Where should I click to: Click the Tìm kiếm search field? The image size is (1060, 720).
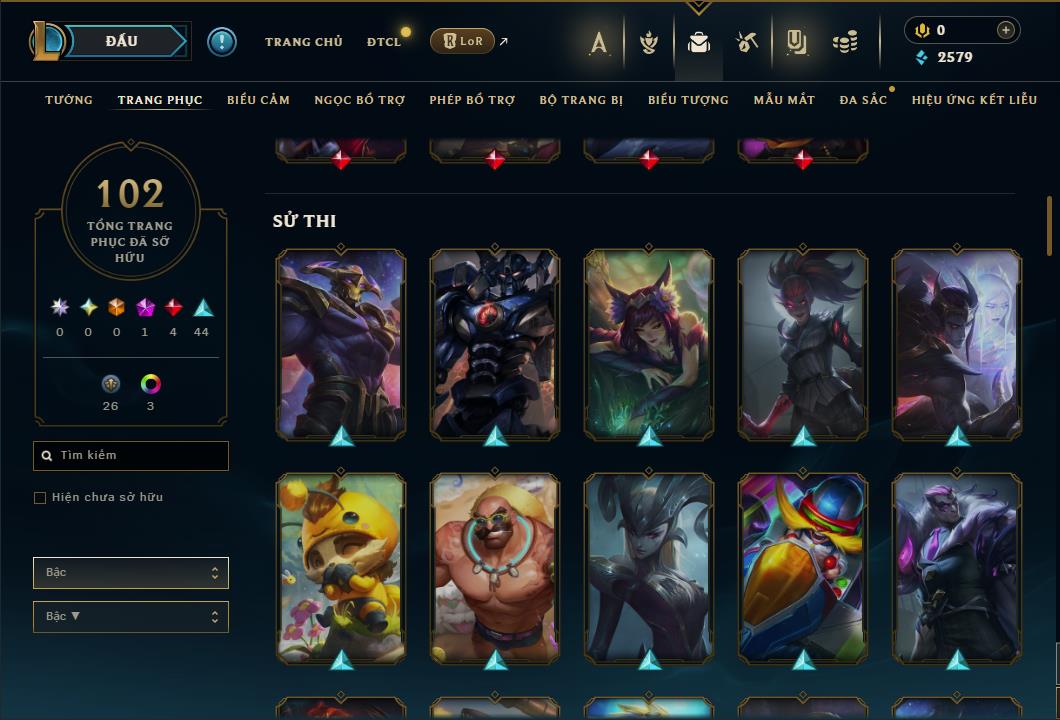131,456
